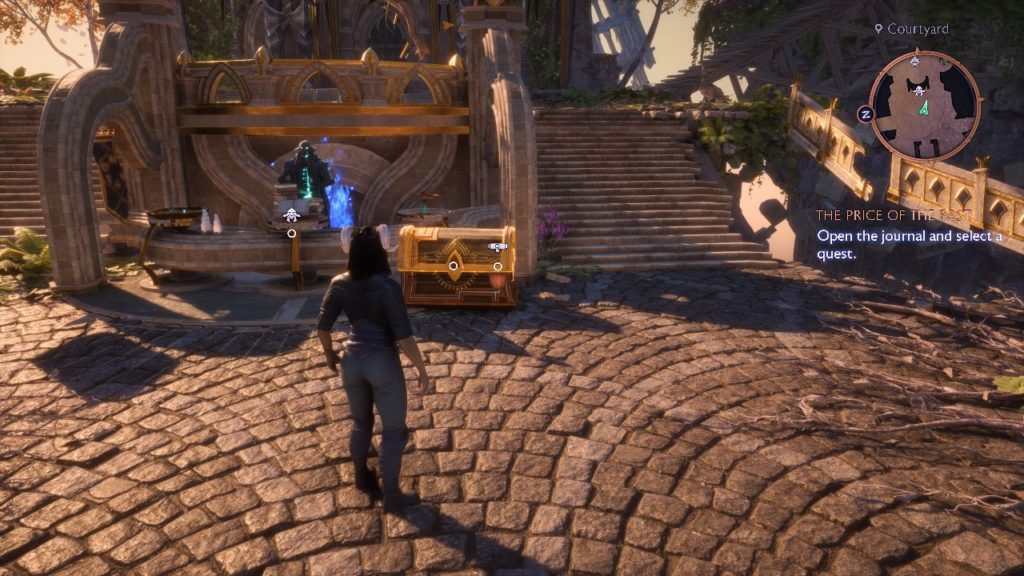The height and width of the screenshot is (576, 1024).
Task: Click the golden chest's interaction marker
Action: [x=453, y=266]
